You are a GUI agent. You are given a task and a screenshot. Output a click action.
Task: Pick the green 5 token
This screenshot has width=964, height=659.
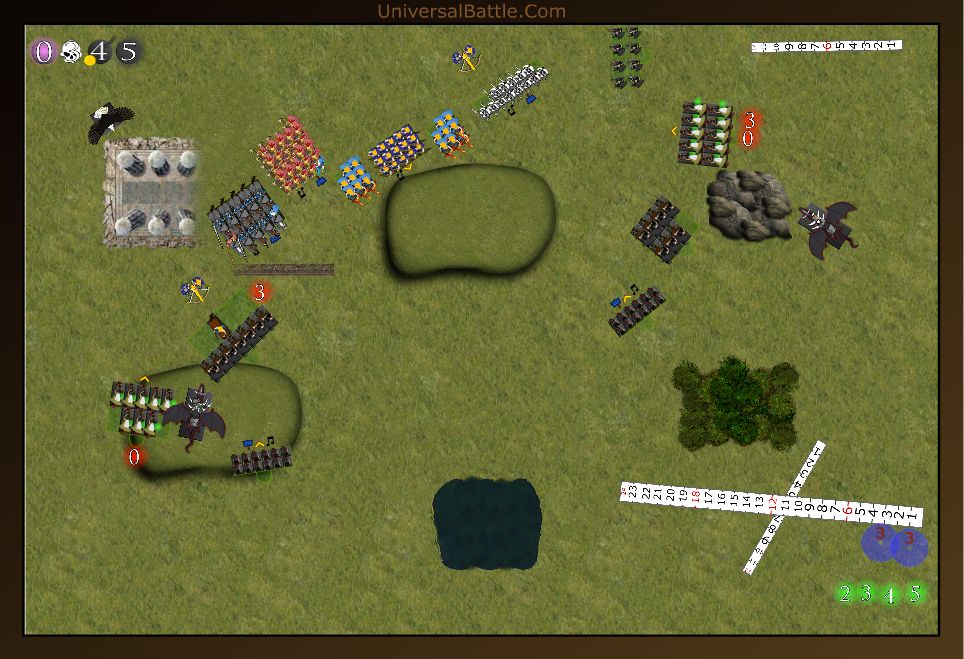(913, 594)
